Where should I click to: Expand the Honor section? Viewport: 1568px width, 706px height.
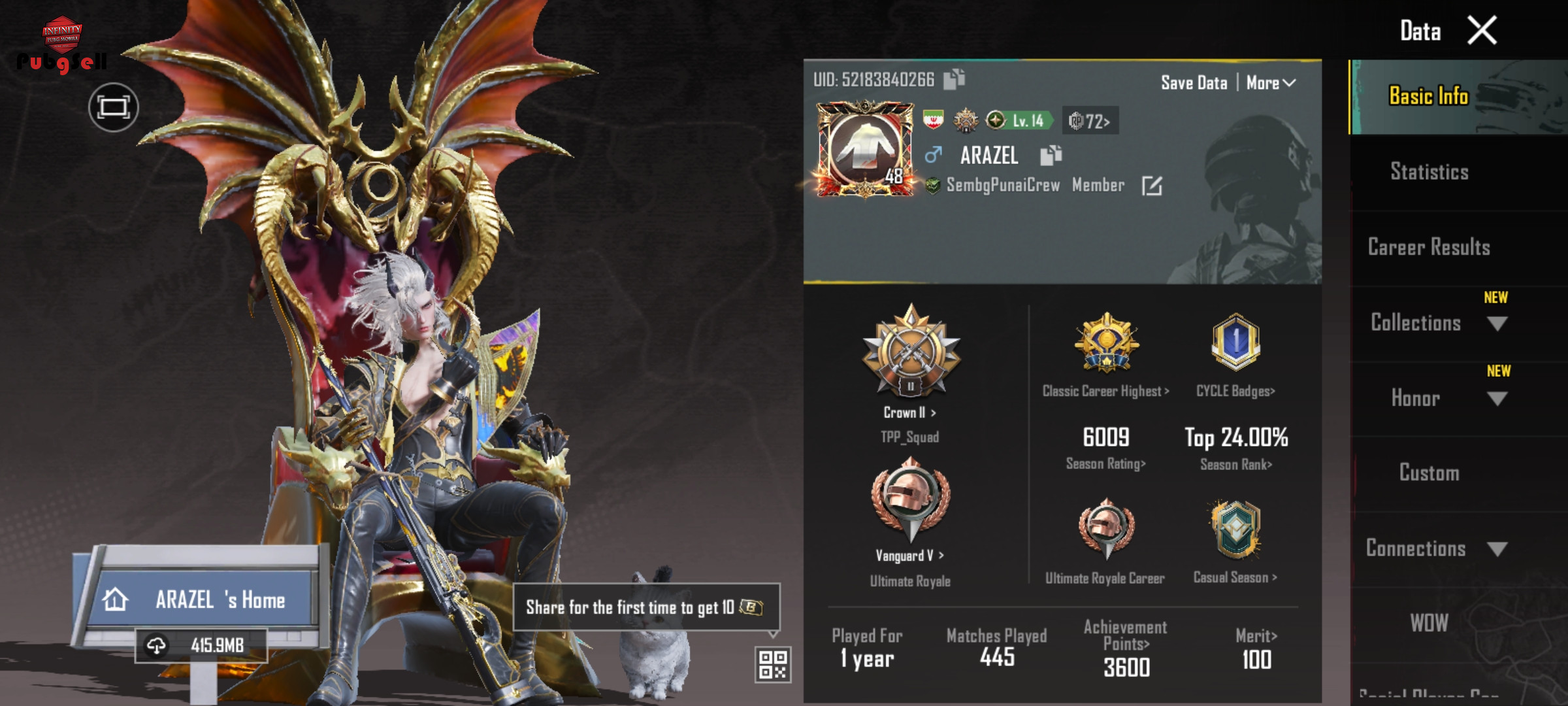point(1496,399)
